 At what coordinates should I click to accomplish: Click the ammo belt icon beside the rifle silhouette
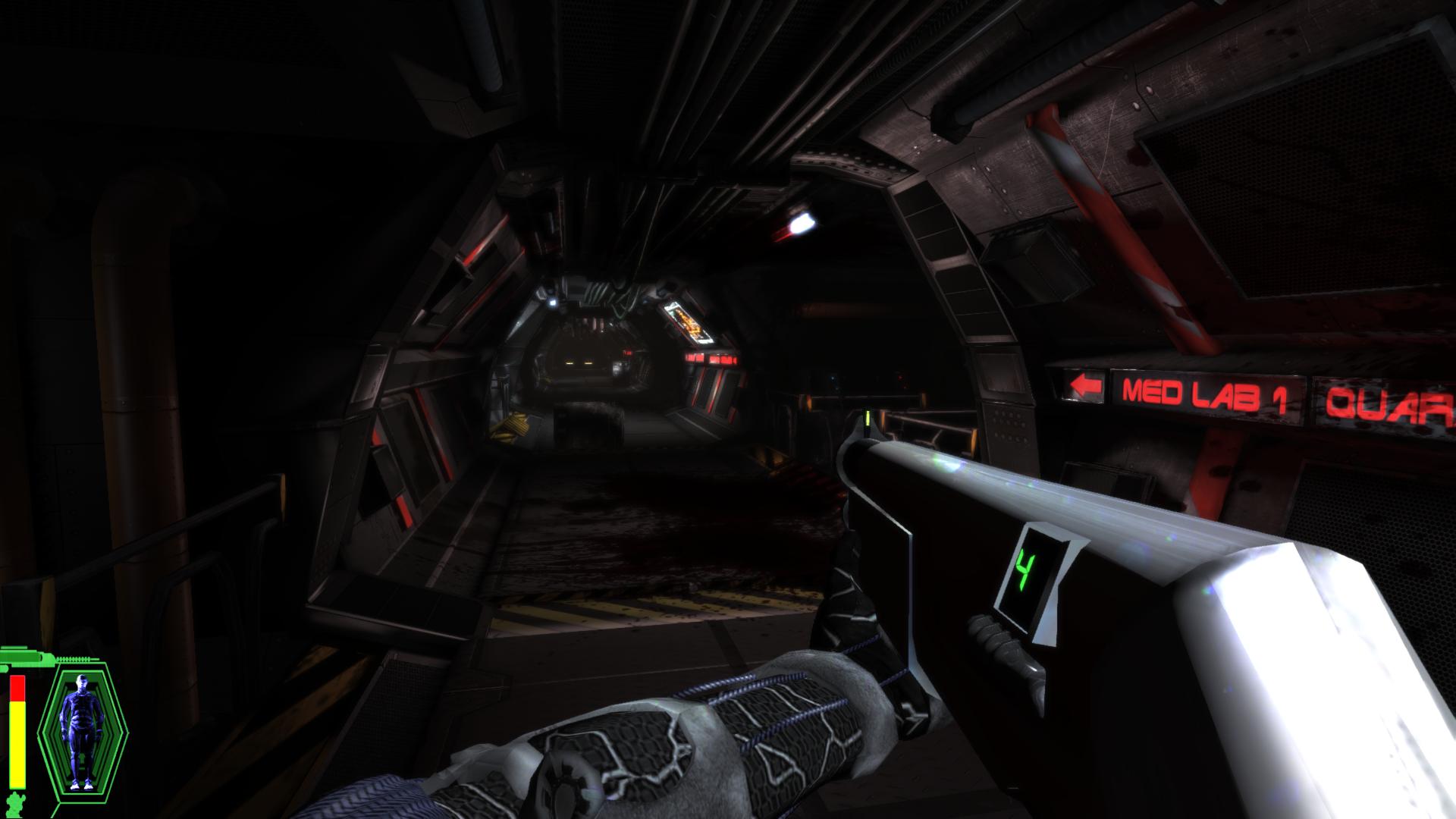coord(72,658)
